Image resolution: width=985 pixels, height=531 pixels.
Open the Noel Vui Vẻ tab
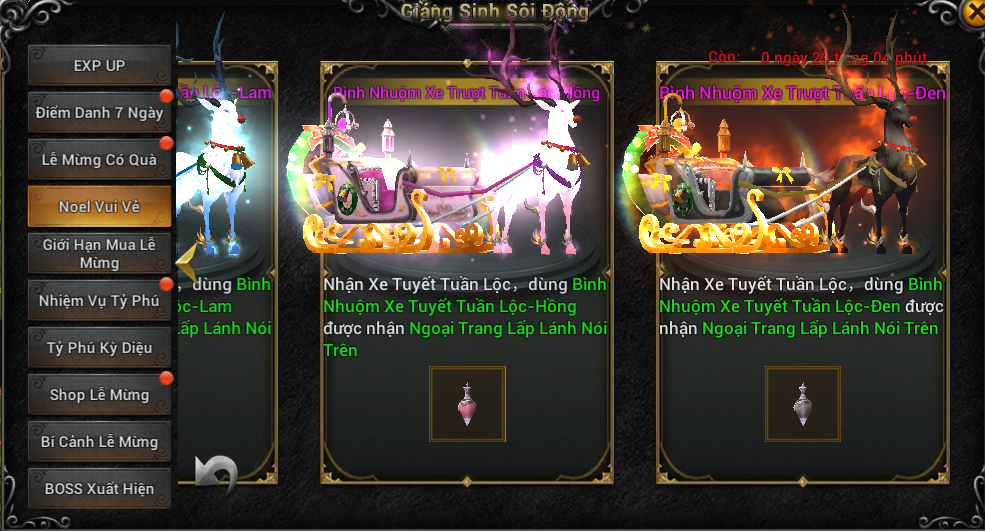coord(99,207)
